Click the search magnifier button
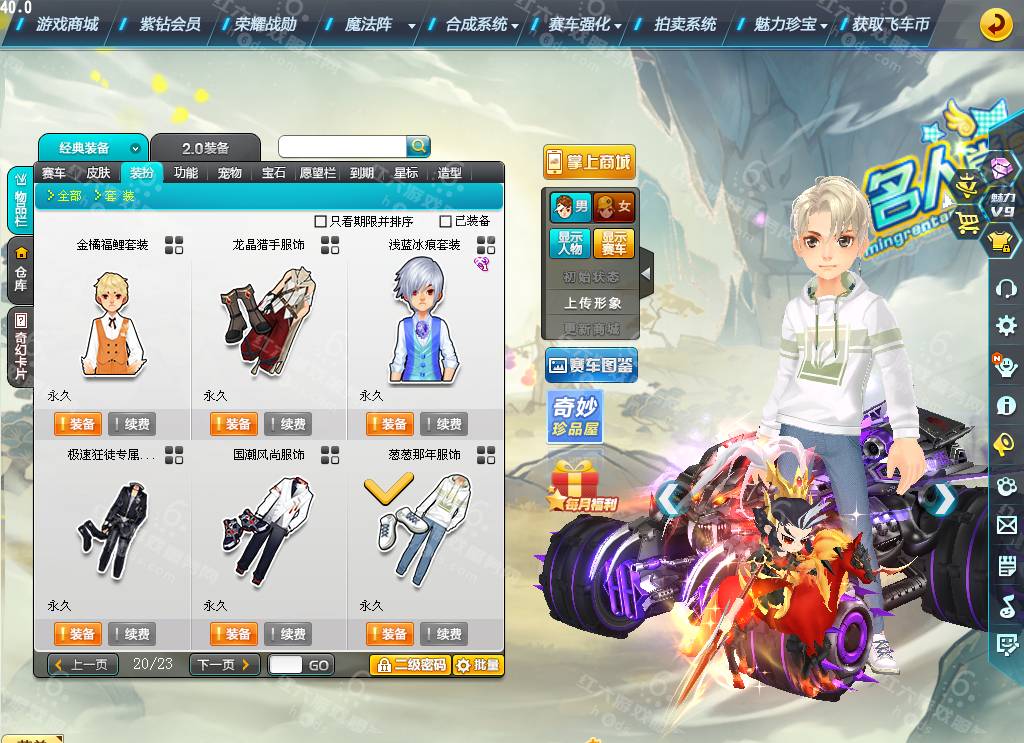1024x743 pixels. (418, 146)
